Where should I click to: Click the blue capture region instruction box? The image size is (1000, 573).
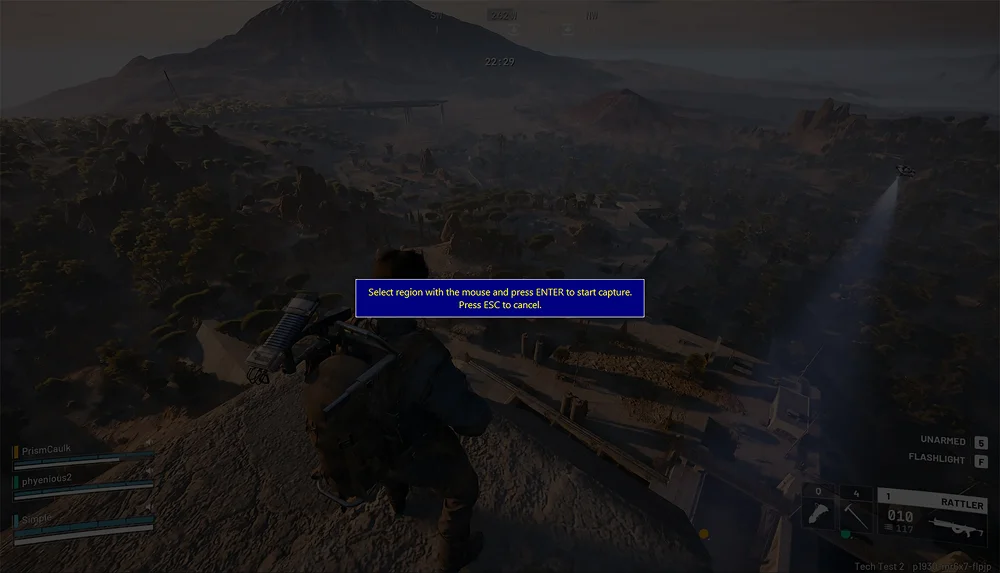pyautogui.click(x=500, y=298)
